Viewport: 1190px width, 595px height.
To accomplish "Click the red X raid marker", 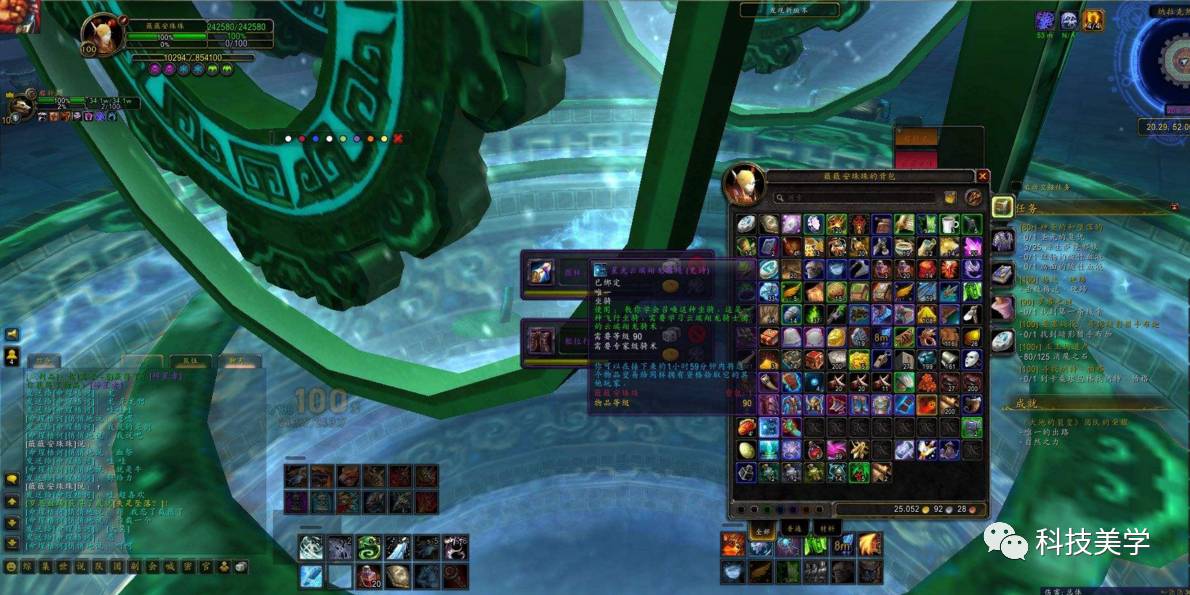I will coord(398,138).
